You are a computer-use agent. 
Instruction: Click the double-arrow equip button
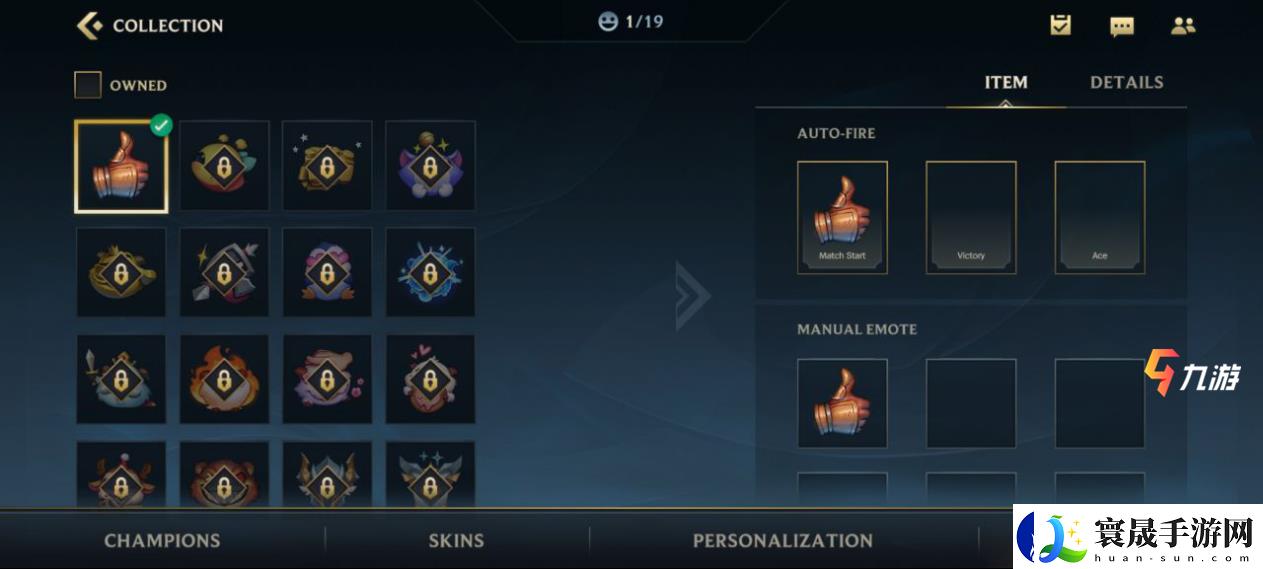pyautogui.click(x=693, y=296)
